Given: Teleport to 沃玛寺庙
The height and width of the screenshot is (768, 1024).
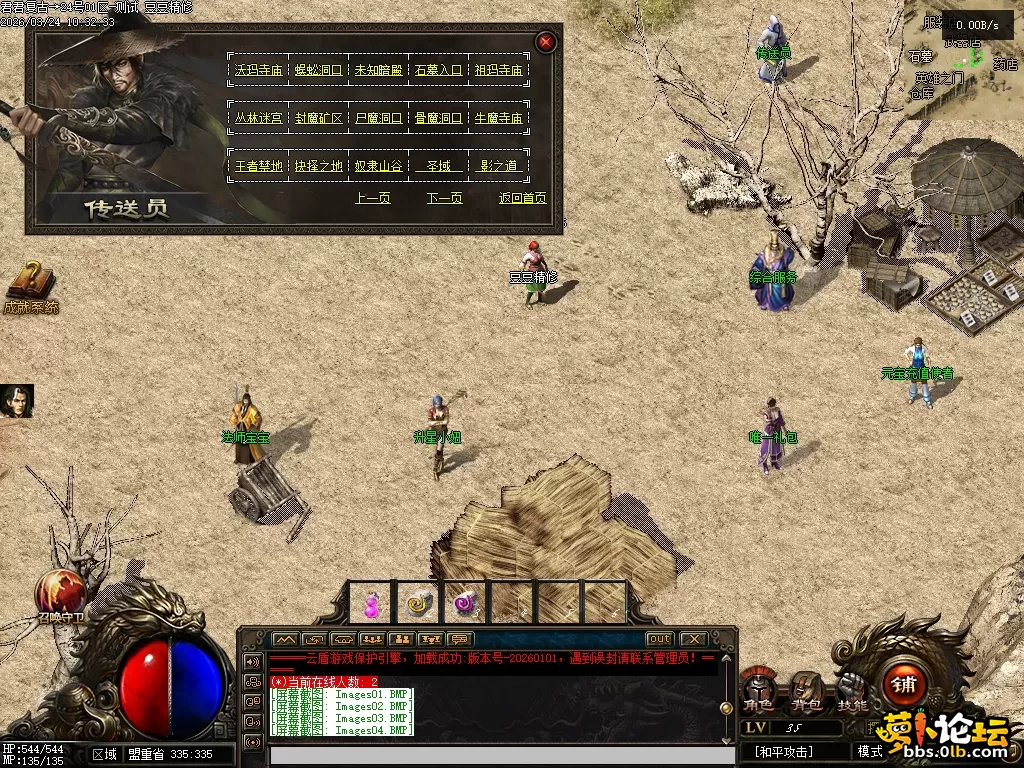Looking at the screenshot, I should 259,70.
